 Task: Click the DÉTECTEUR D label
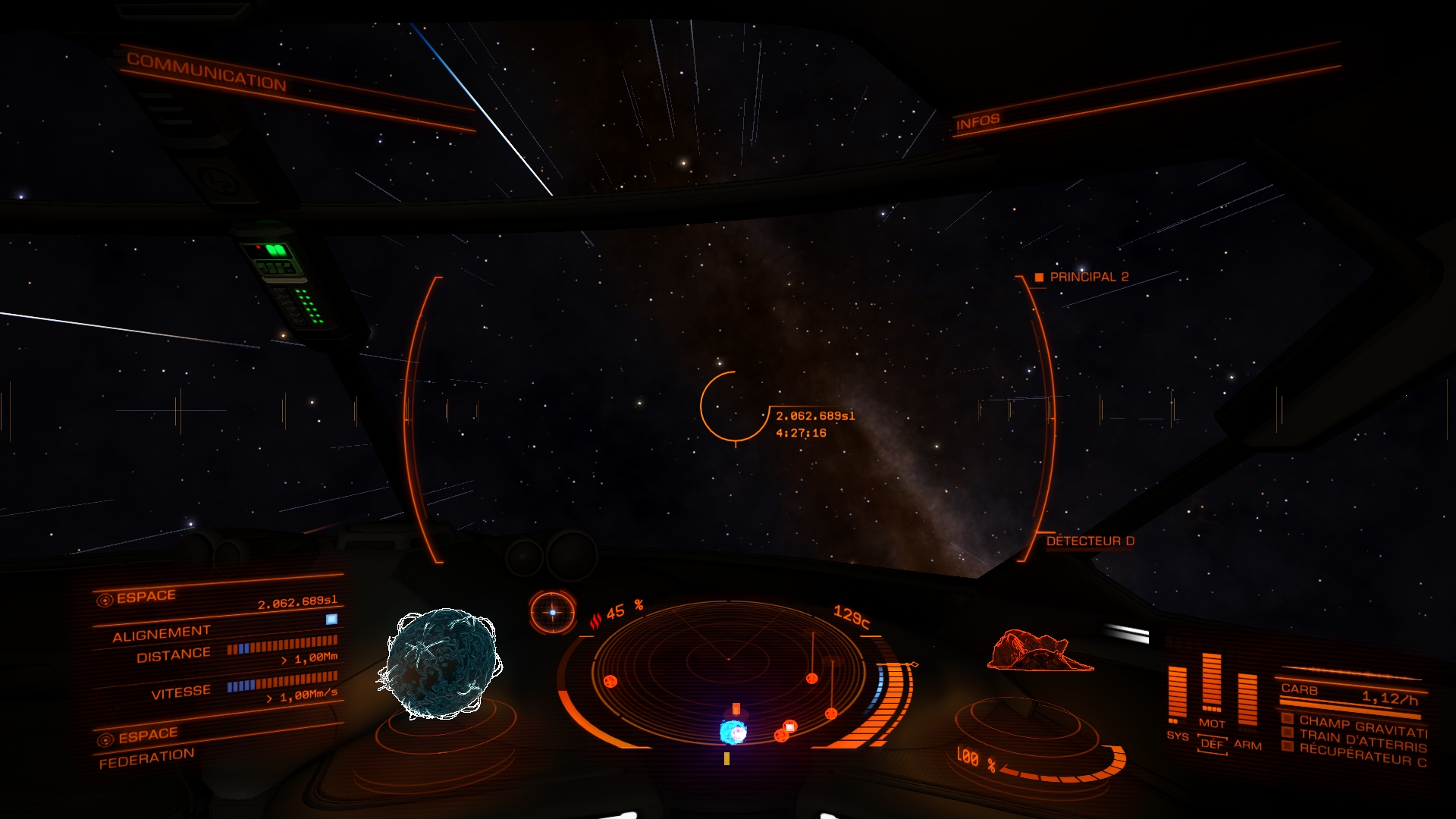coord(1090,541)
